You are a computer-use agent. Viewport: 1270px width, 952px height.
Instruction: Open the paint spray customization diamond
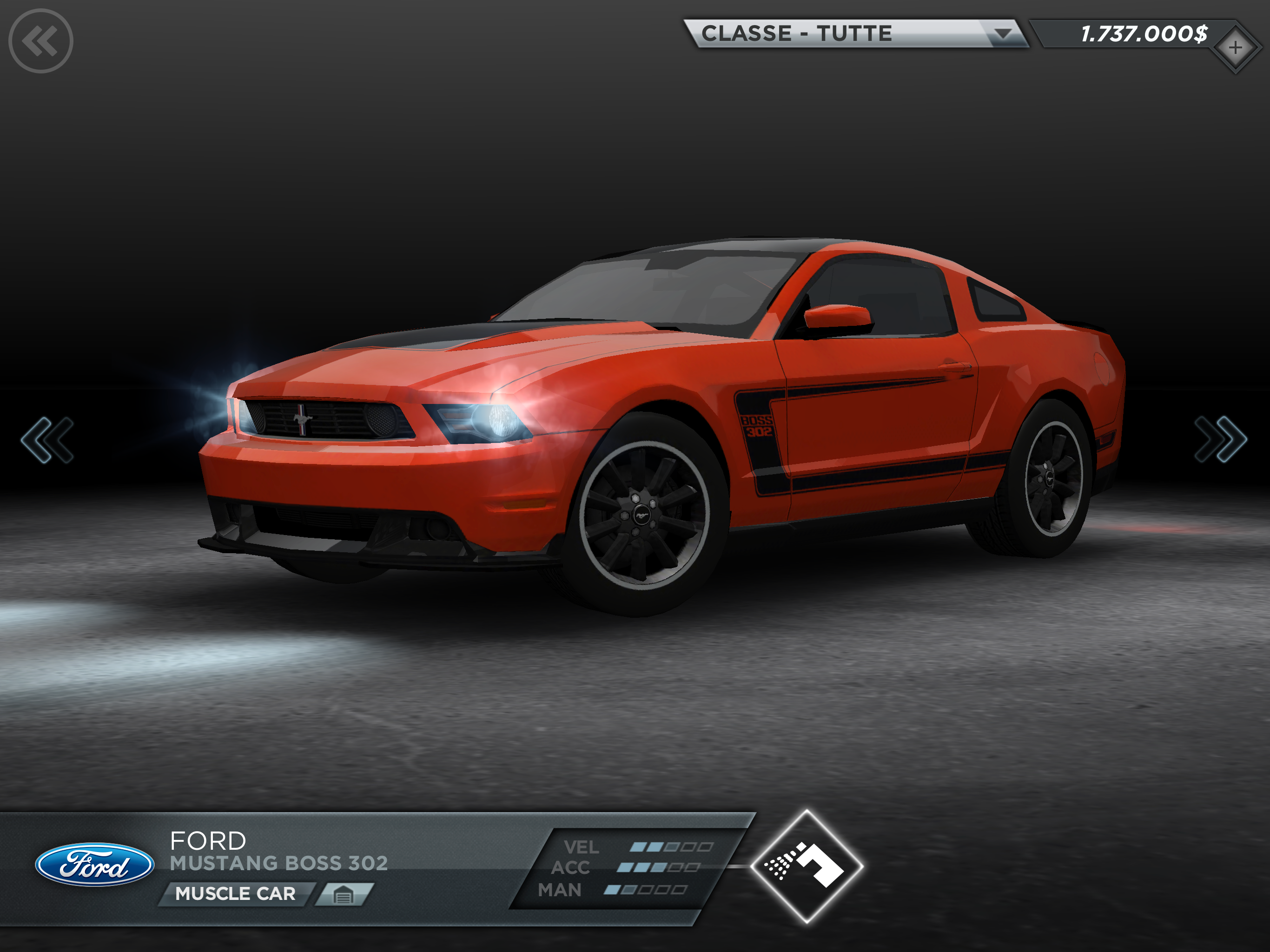tap(806, 866)
